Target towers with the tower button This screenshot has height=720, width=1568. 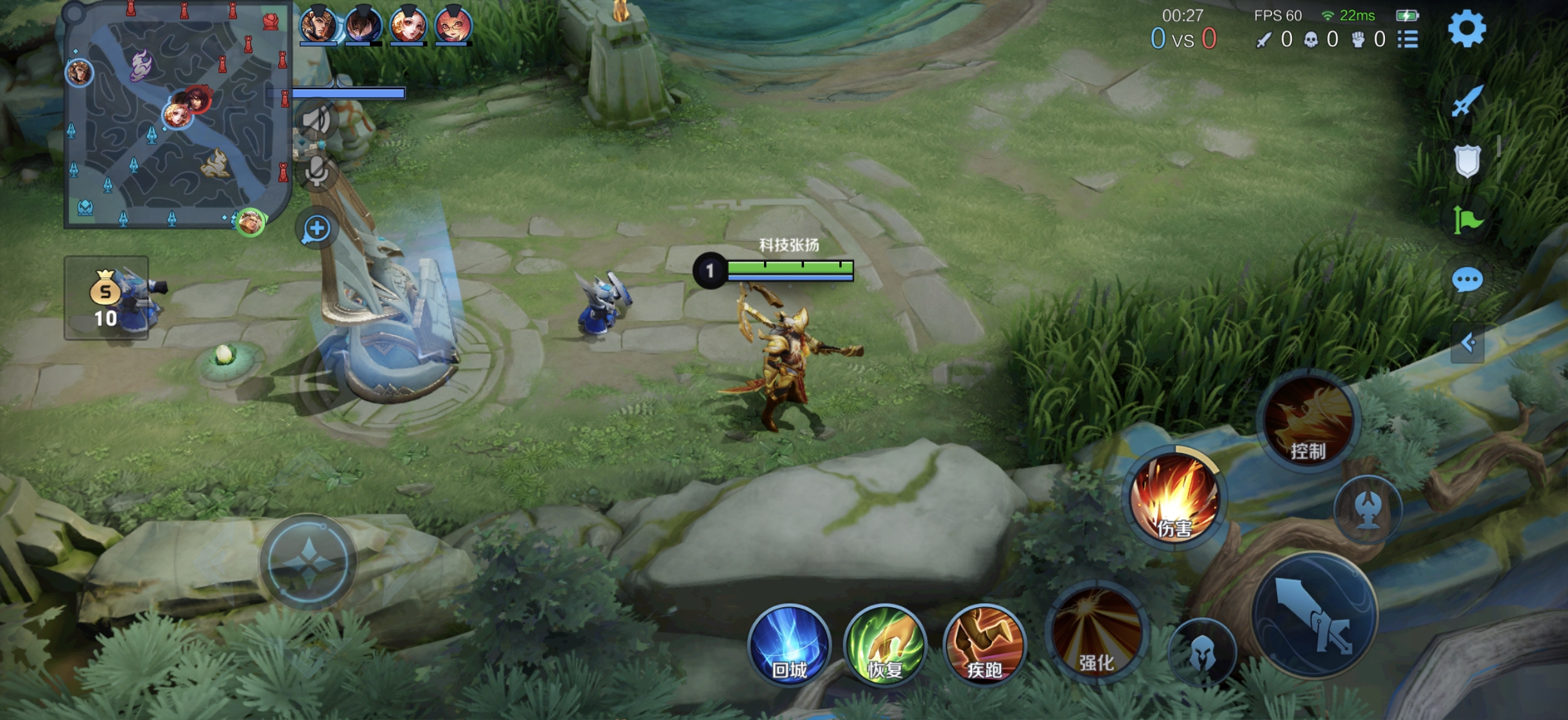pyautogui.click(x=1368, y=509)
